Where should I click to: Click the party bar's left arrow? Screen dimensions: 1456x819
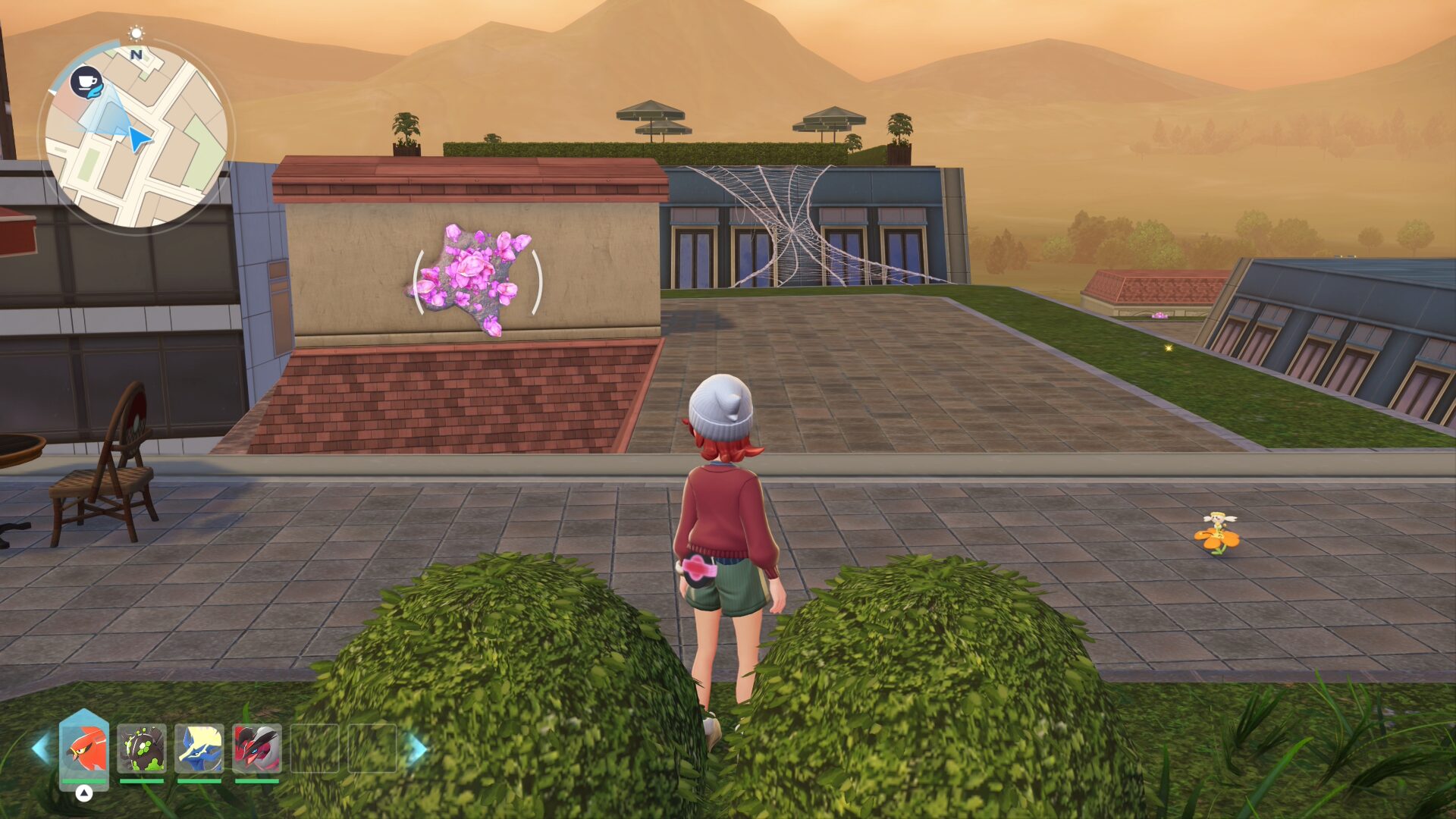pyautogui.click(x=41, y=748)
